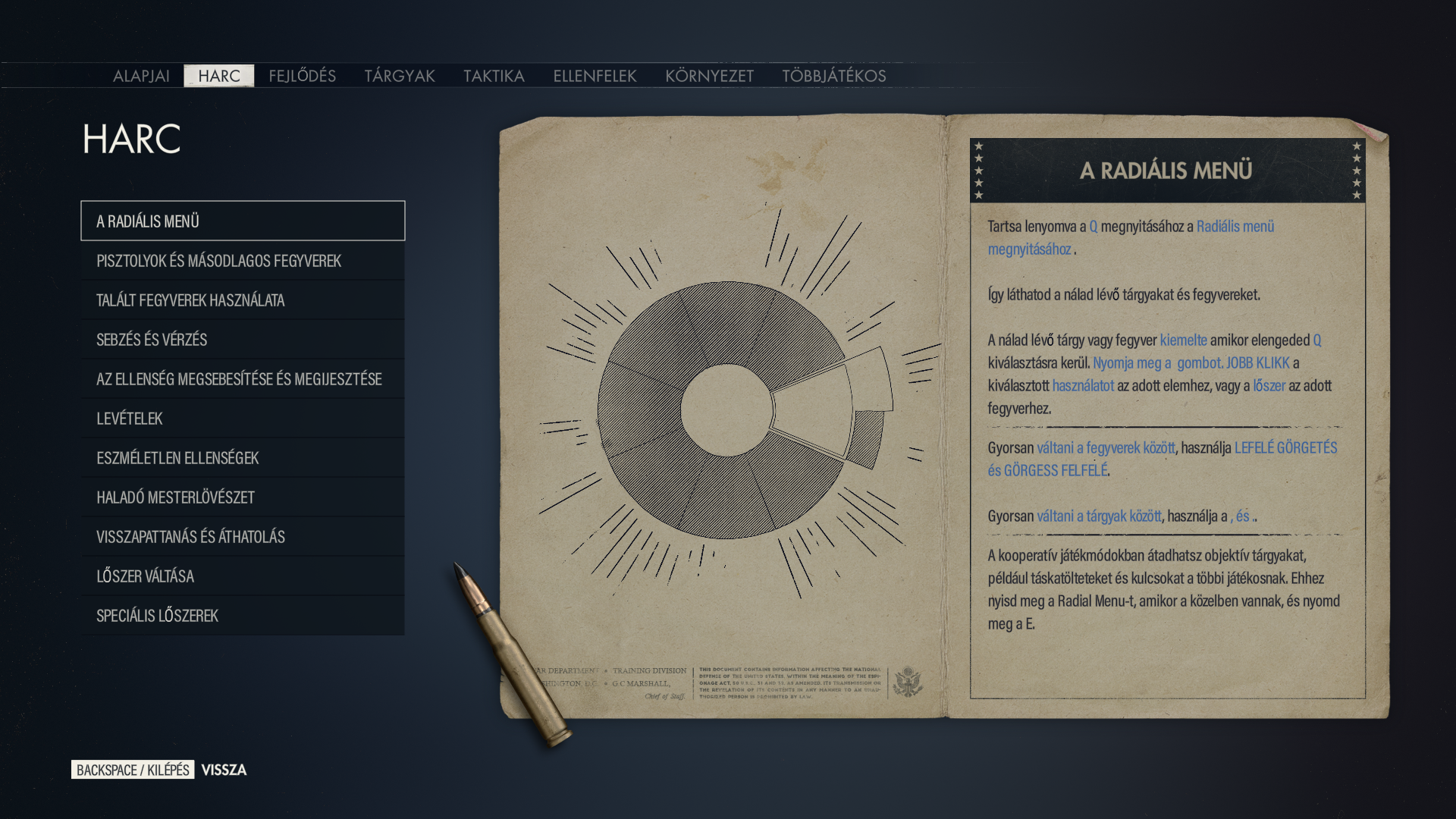Show the HALADÓ MESTERLÖVÉSZET topic
The image size is (1456, 819).
click(x=243, y=497)
